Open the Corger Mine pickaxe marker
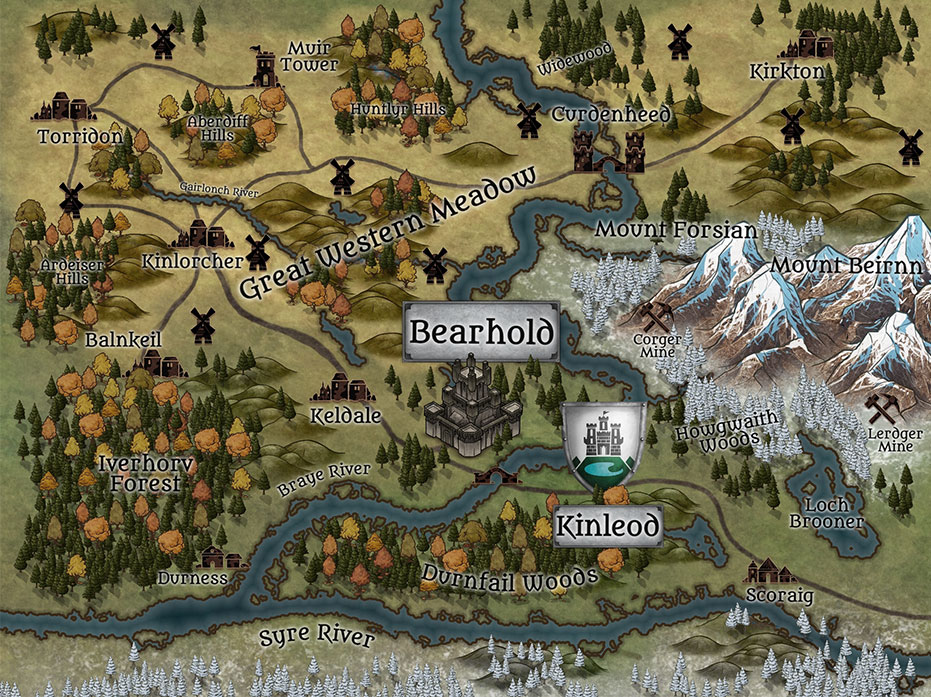 pos(658,316)
